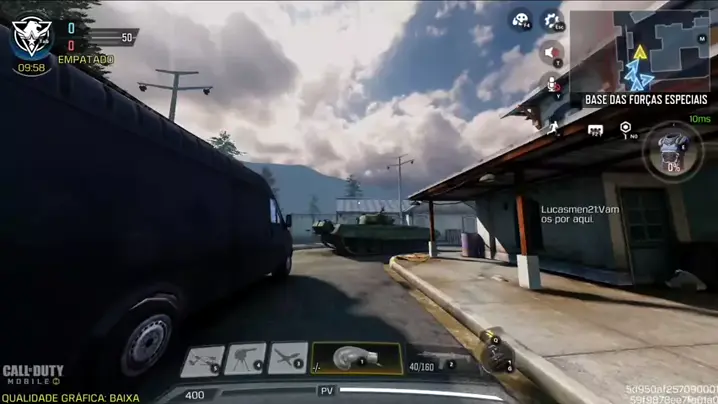This screenshot has height=404, width=718.
Task: Click the hexagon location ping icon
Action: click(625, 128)
